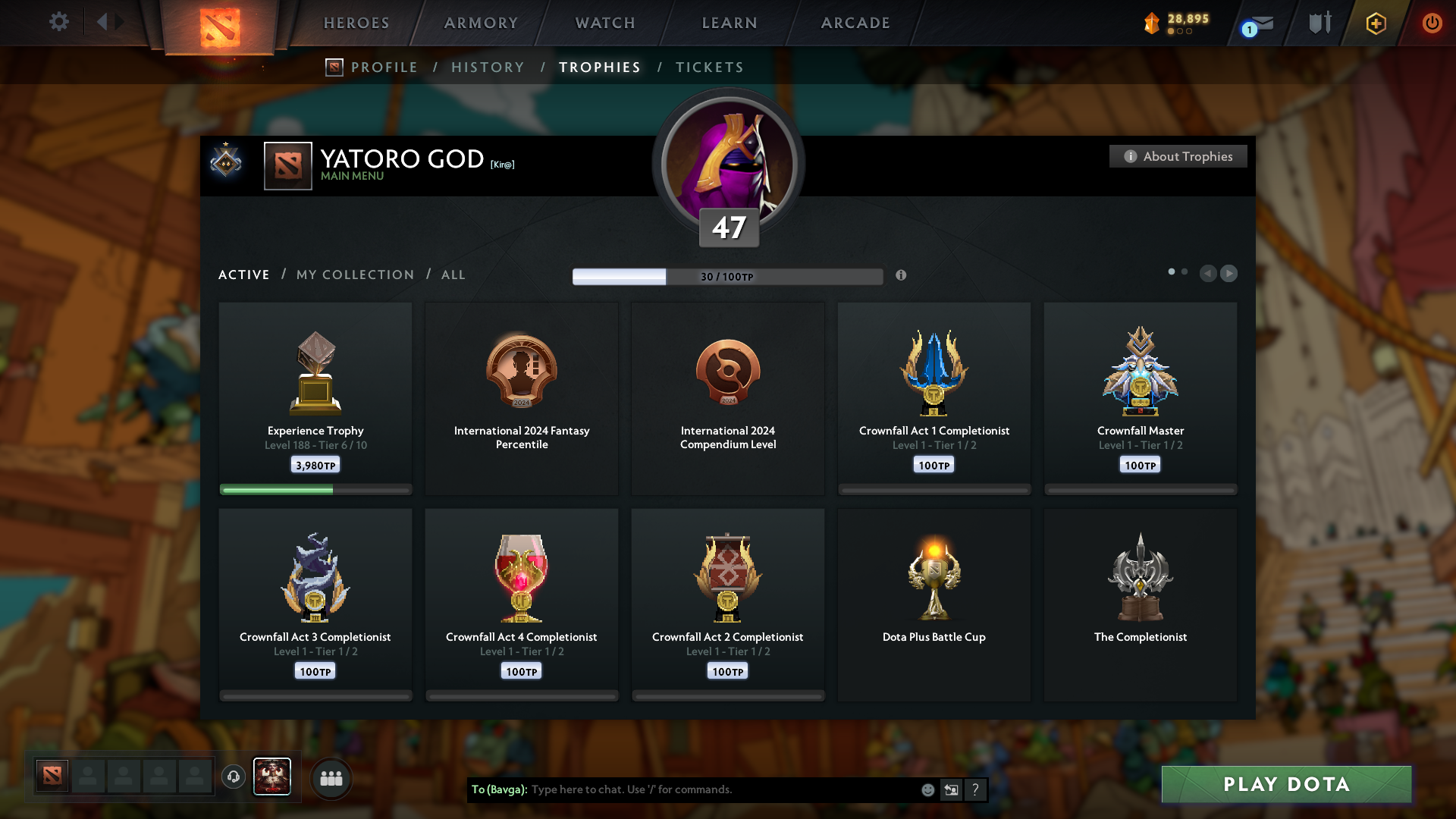Navigate to the ARMORY menu

point(480,23)
